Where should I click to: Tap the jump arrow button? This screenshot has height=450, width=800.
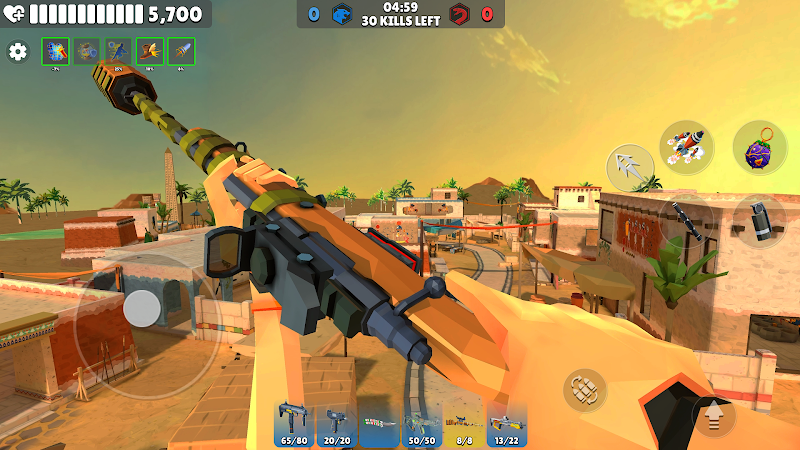[714, 414]
